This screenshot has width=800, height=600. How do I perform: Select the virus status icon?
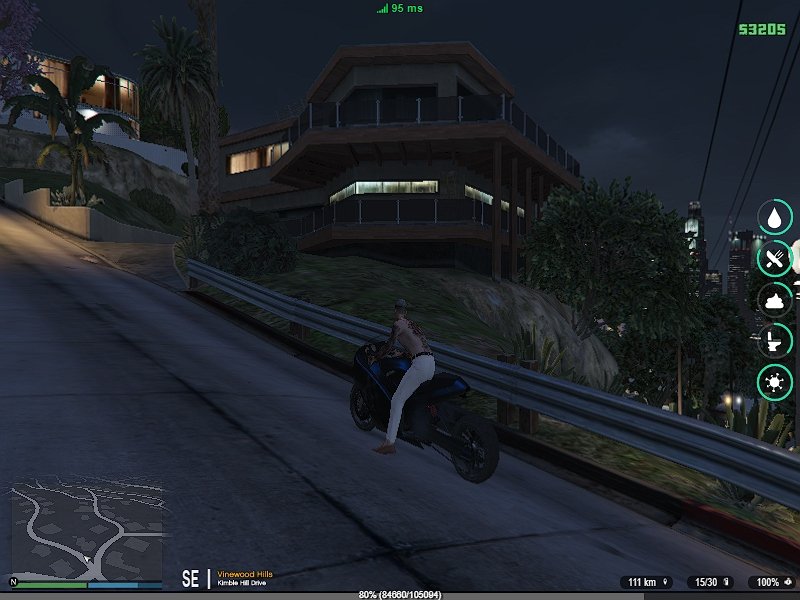(775, 383)
